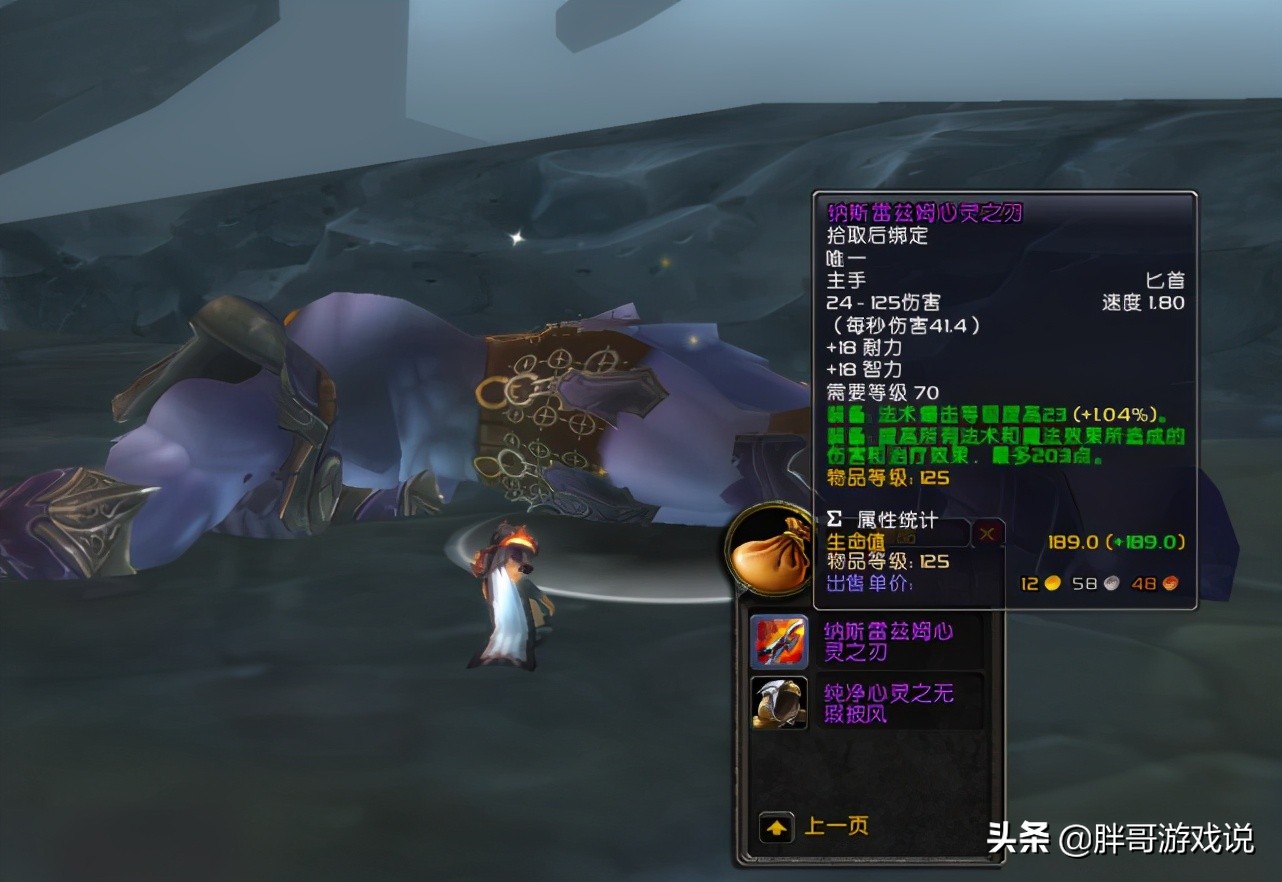1282x882 pixels.
Task: Click the item name in the tooltip header
Action: [x=924, y=212]
